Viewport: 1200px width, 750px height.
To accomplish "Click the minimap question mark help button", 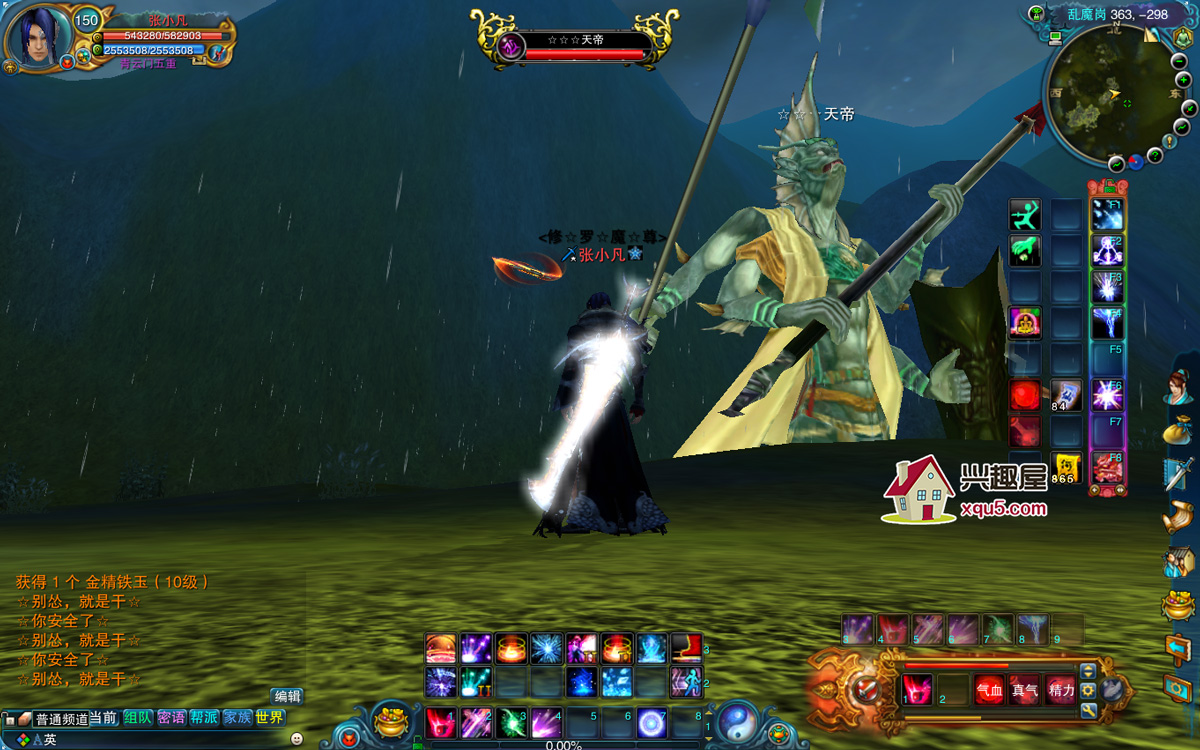I will tap(1155, 155).
